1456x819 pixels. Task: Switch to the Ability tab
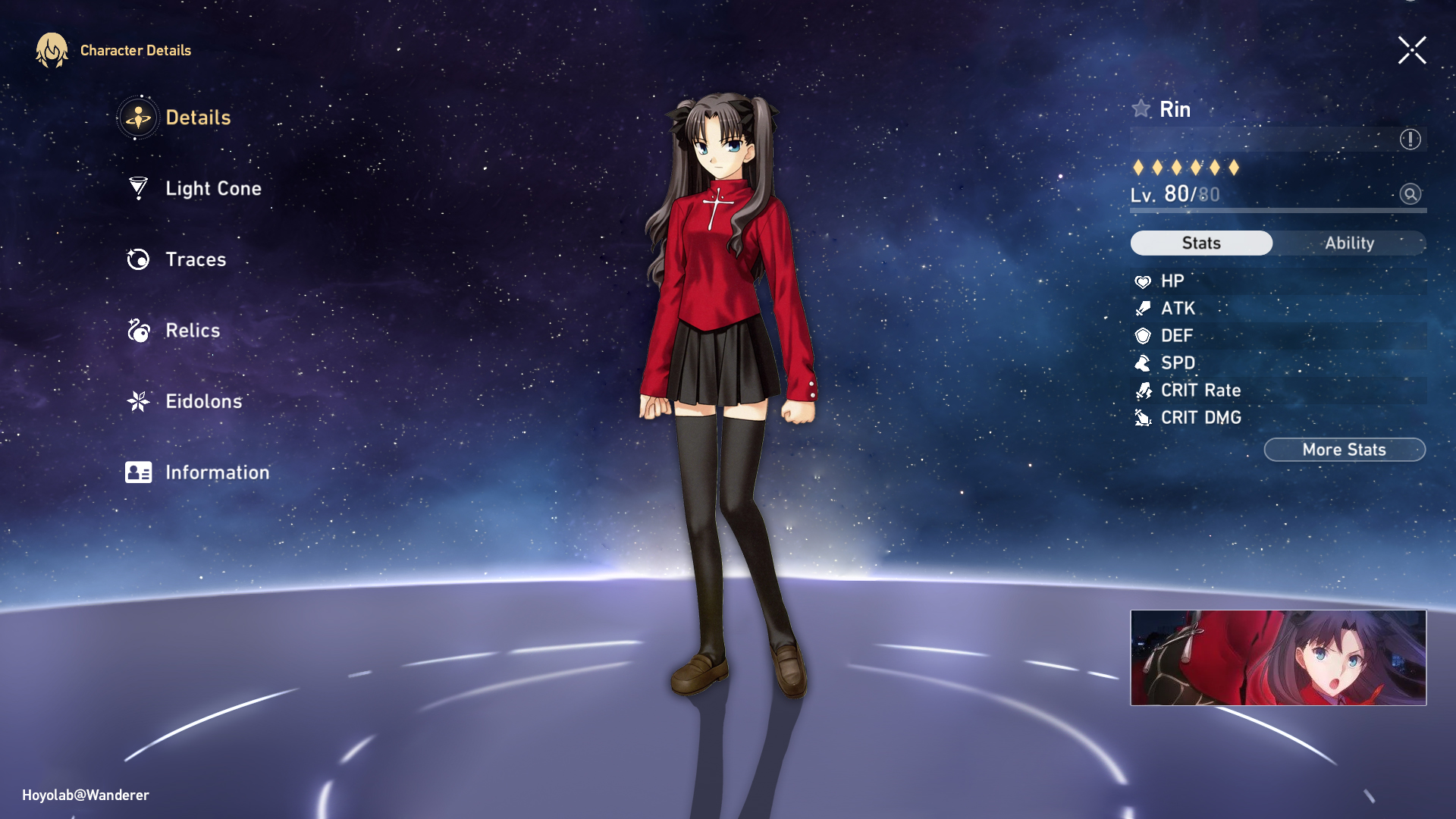tap(1349, 243)
